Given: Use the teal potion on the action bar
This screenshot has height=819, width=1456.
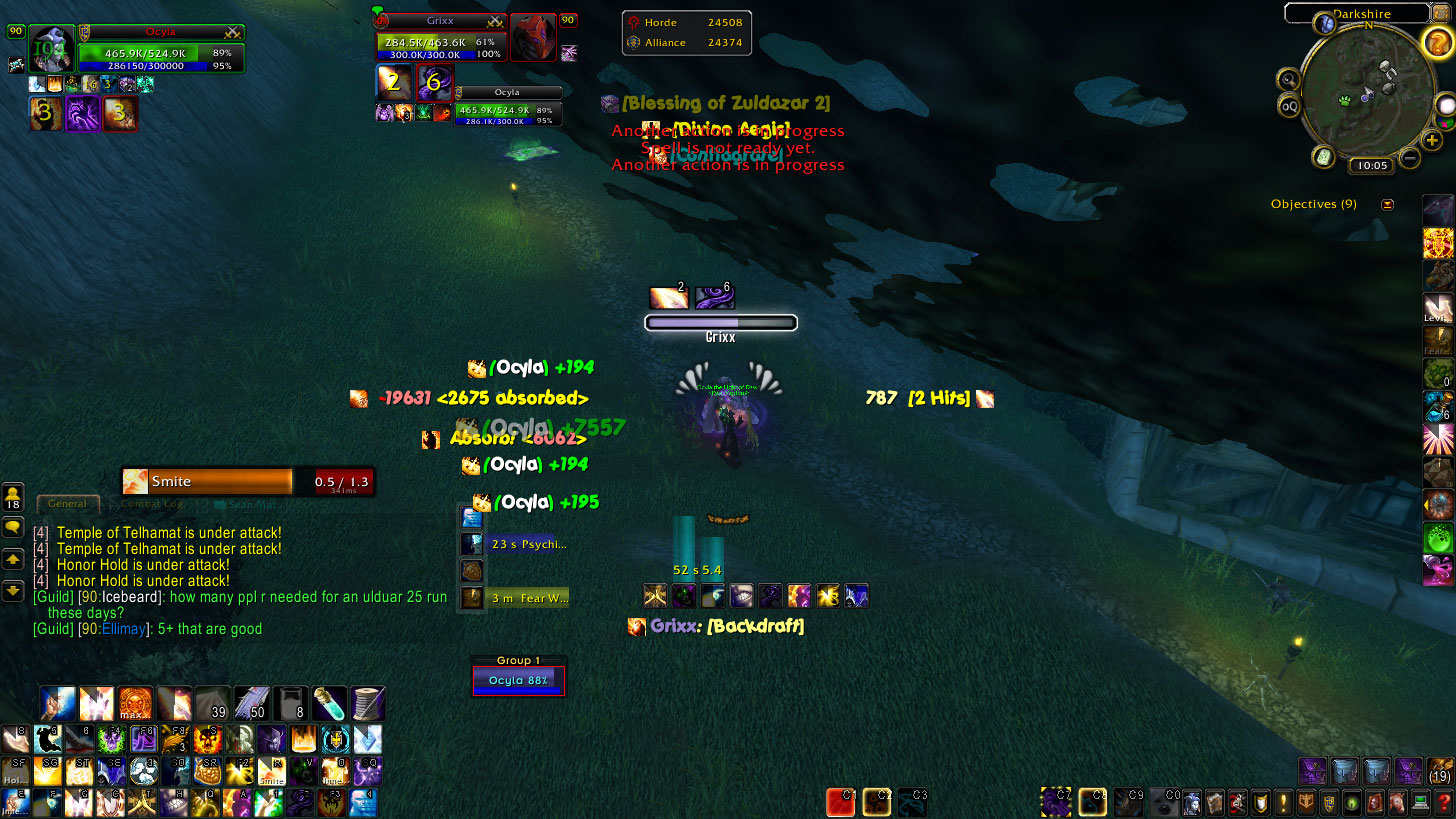Looking at the screenshot, I should [x=328, y=704].
